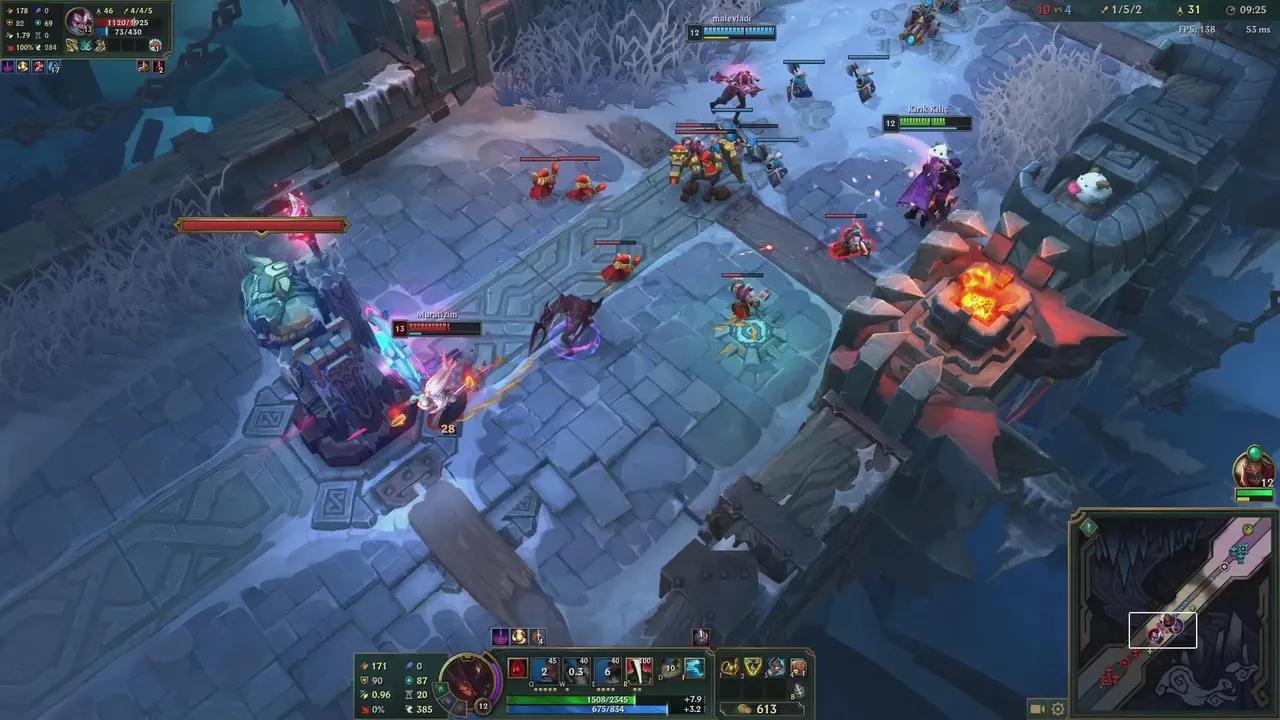Viewport: 1280px width, 720px height.
Task: Click the first item slot in inventory
Action: pos(729,667)
